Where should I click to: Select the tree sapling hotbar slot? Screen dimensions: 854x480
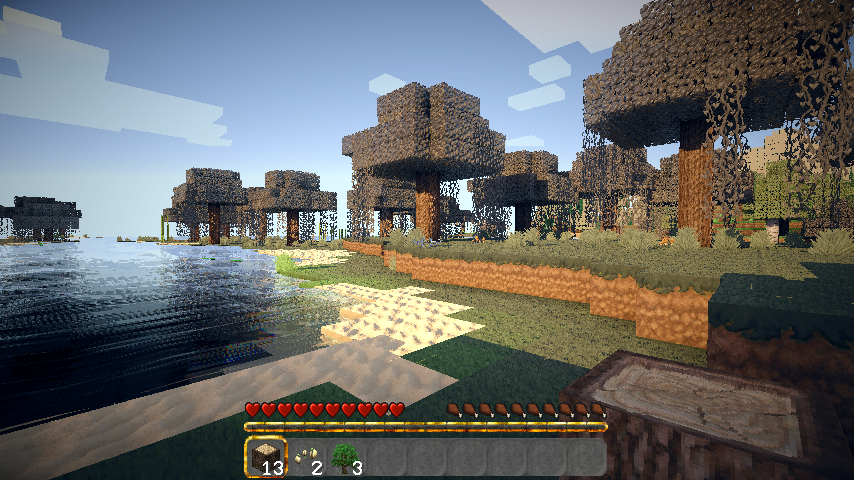pos(345,457)
